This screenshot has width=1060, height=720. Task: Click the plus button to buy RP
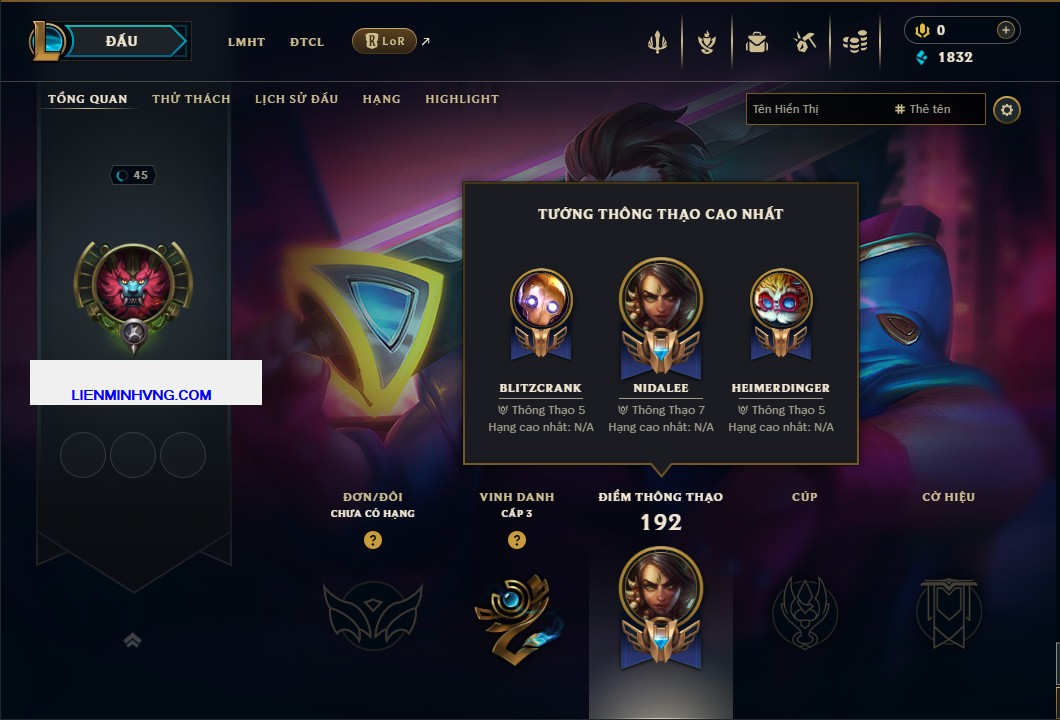[1006, 30]
